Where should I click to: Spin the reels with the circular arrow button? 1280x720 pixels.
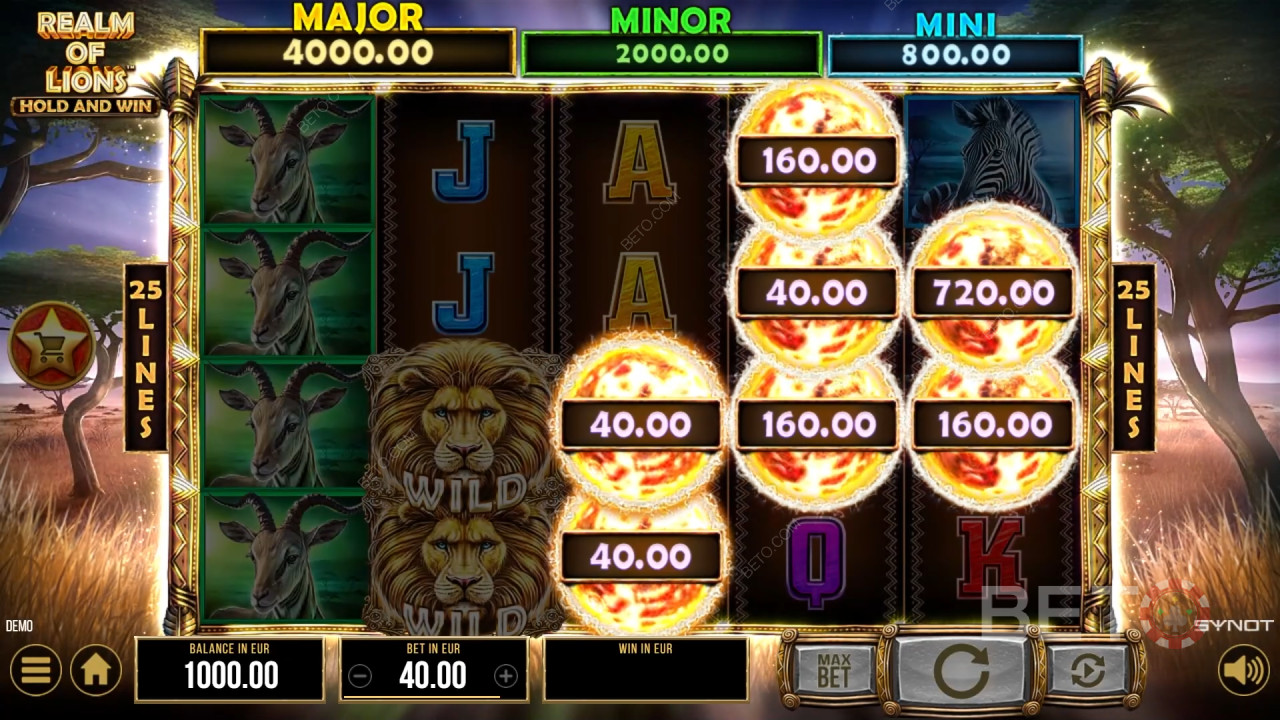[961, 671]
